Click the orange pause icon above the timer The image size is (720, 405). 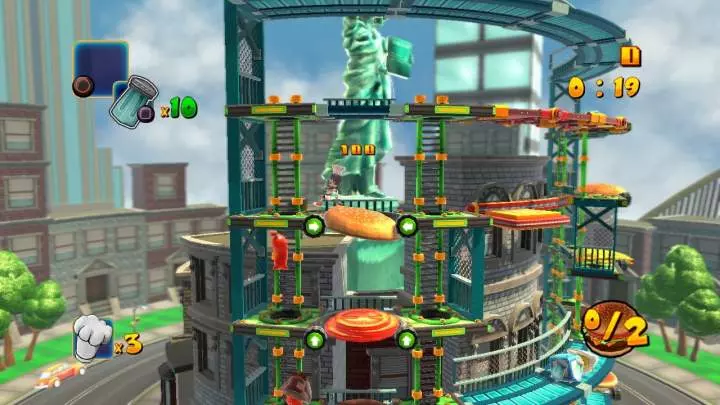tap(630, 57)
